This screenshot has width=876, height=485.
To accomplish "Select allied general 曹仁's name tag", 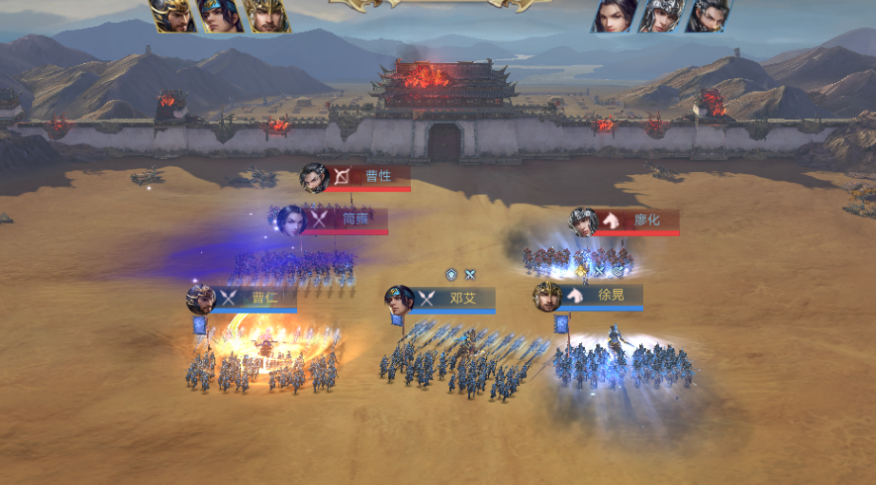I will pos(264,298).
